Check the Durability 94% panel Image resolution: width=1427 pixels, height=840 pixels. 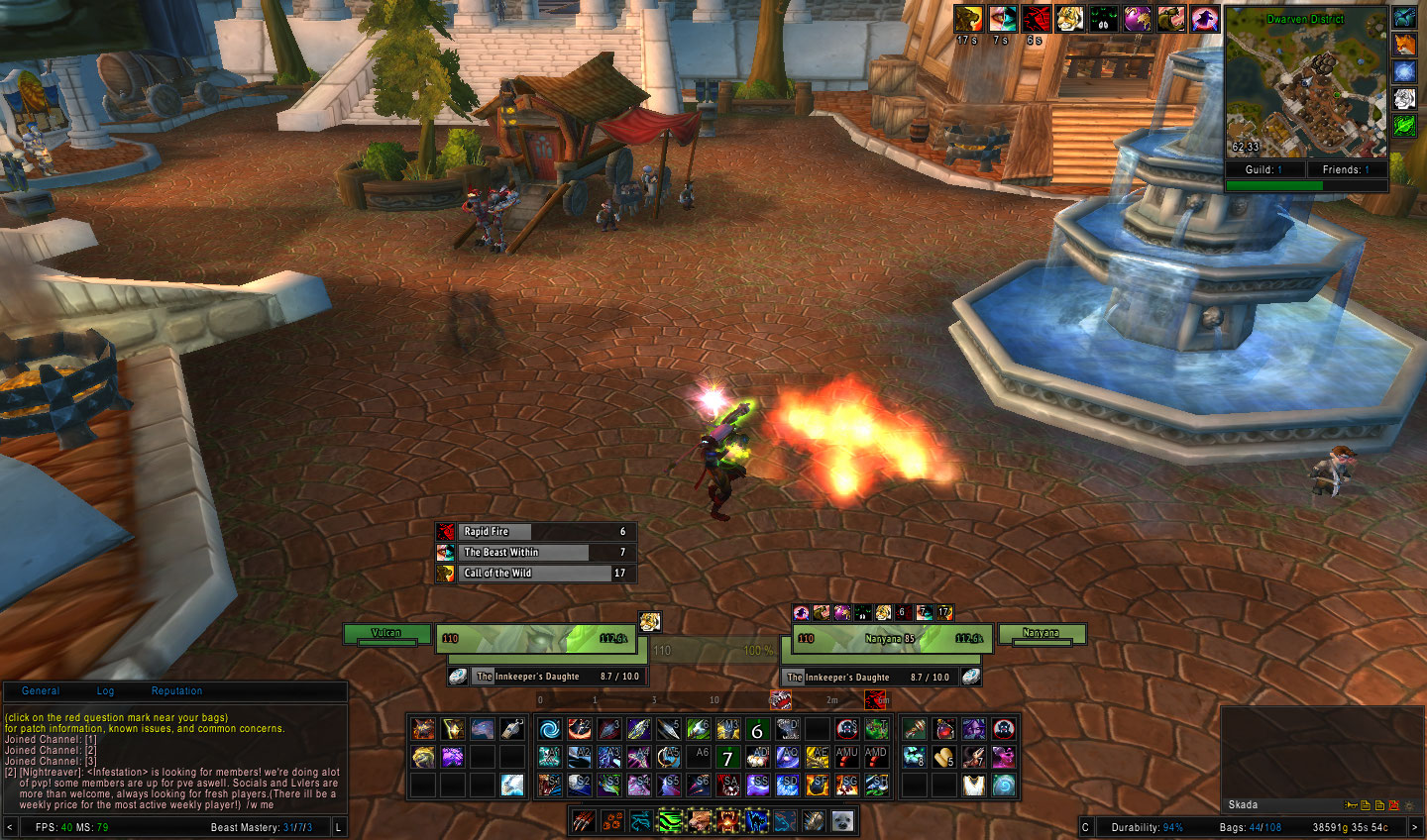tap(1147, 827)
